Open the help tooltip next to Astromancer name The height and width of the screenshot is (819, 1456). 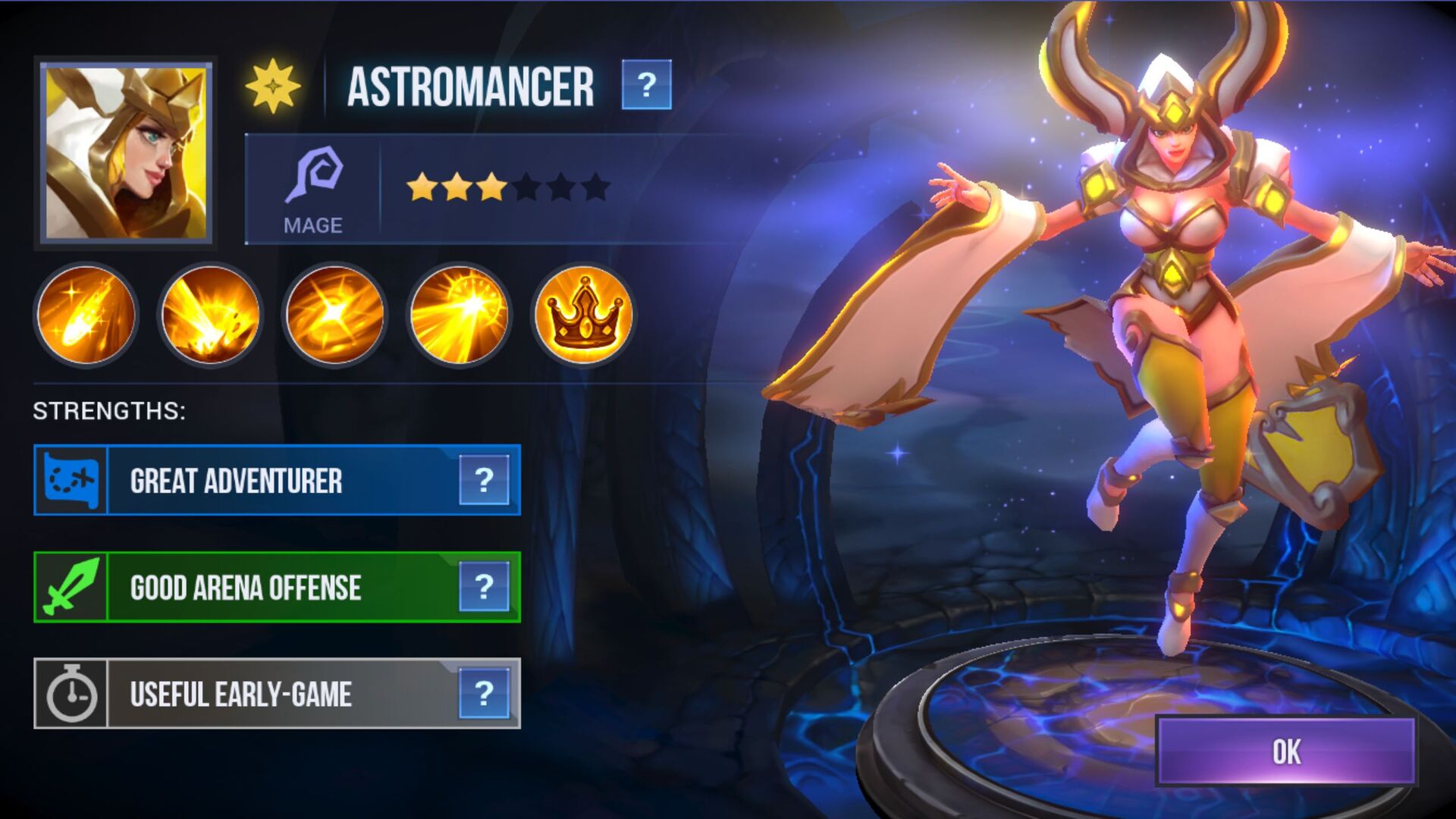646,86
